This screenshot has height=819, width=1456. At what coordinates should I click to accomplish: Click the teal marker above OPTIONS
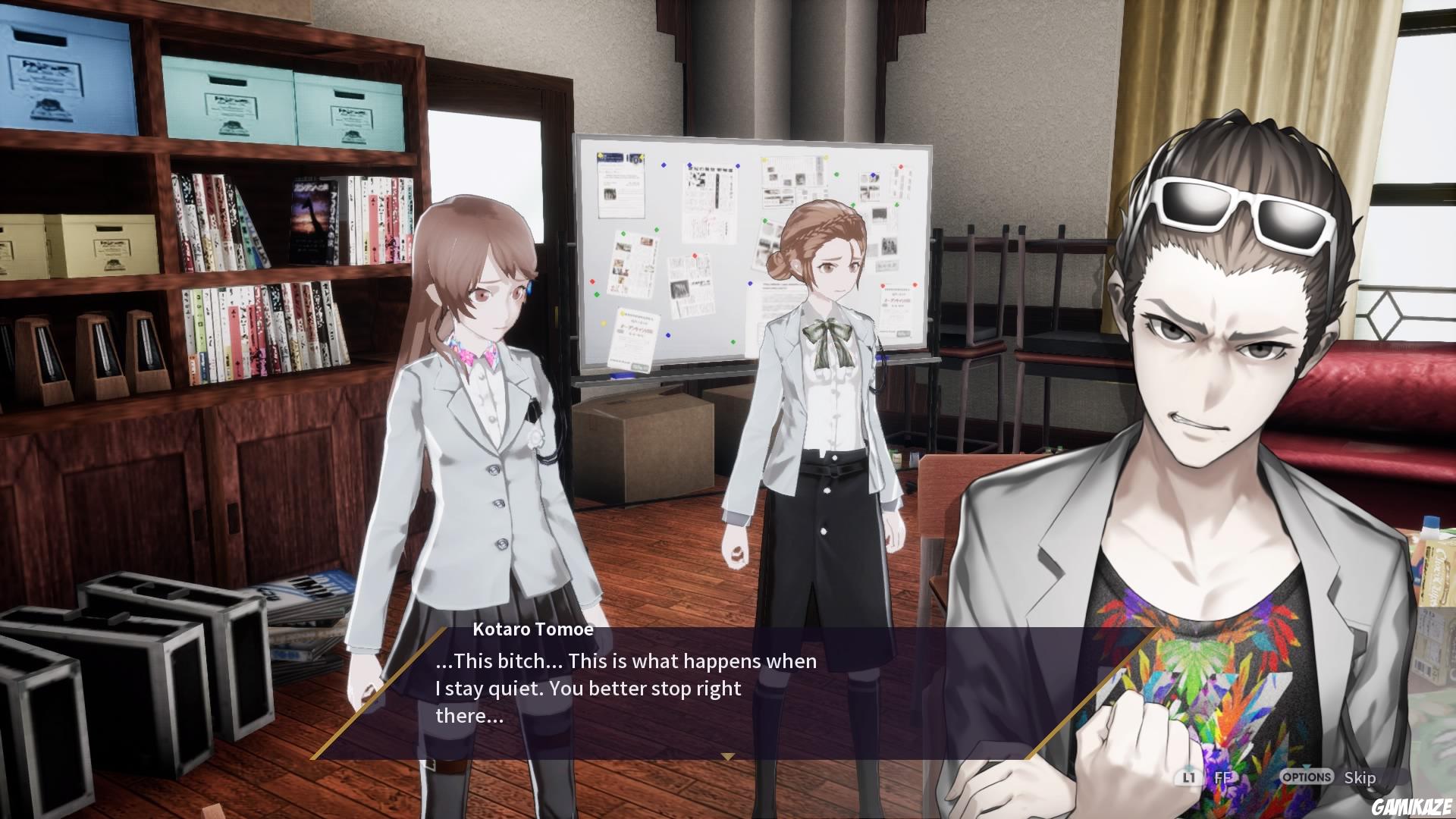point(1306,767)
